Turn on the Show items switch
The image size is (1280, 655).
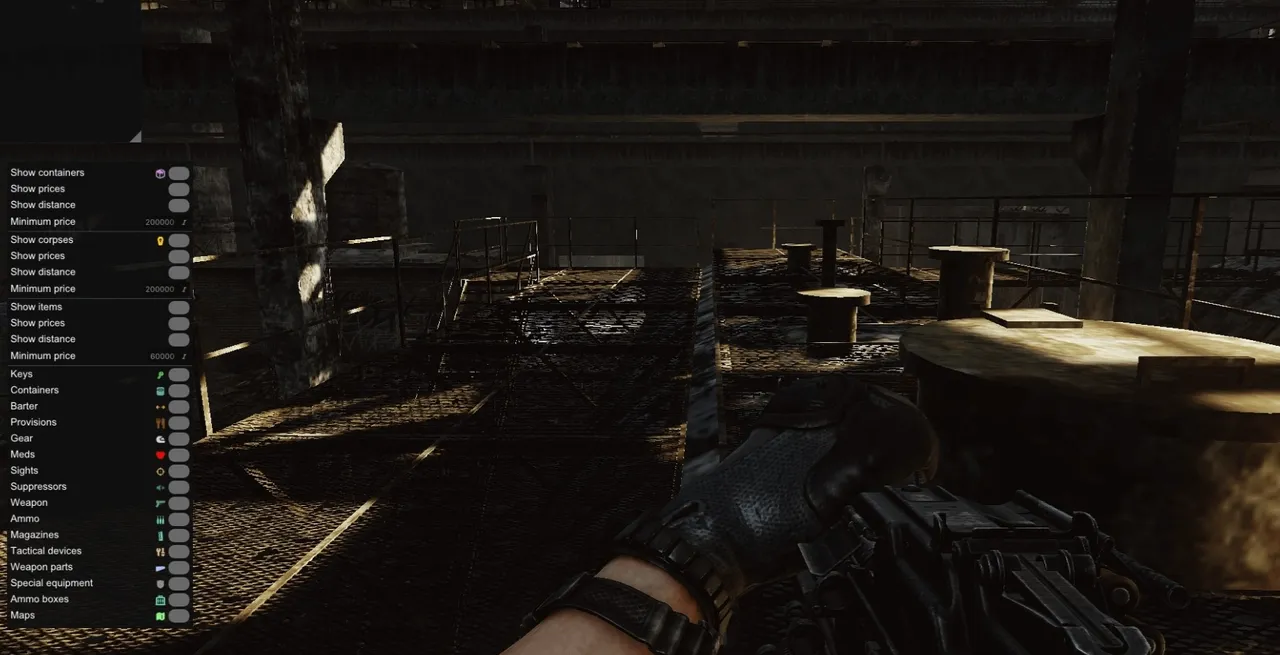[179, 307]
